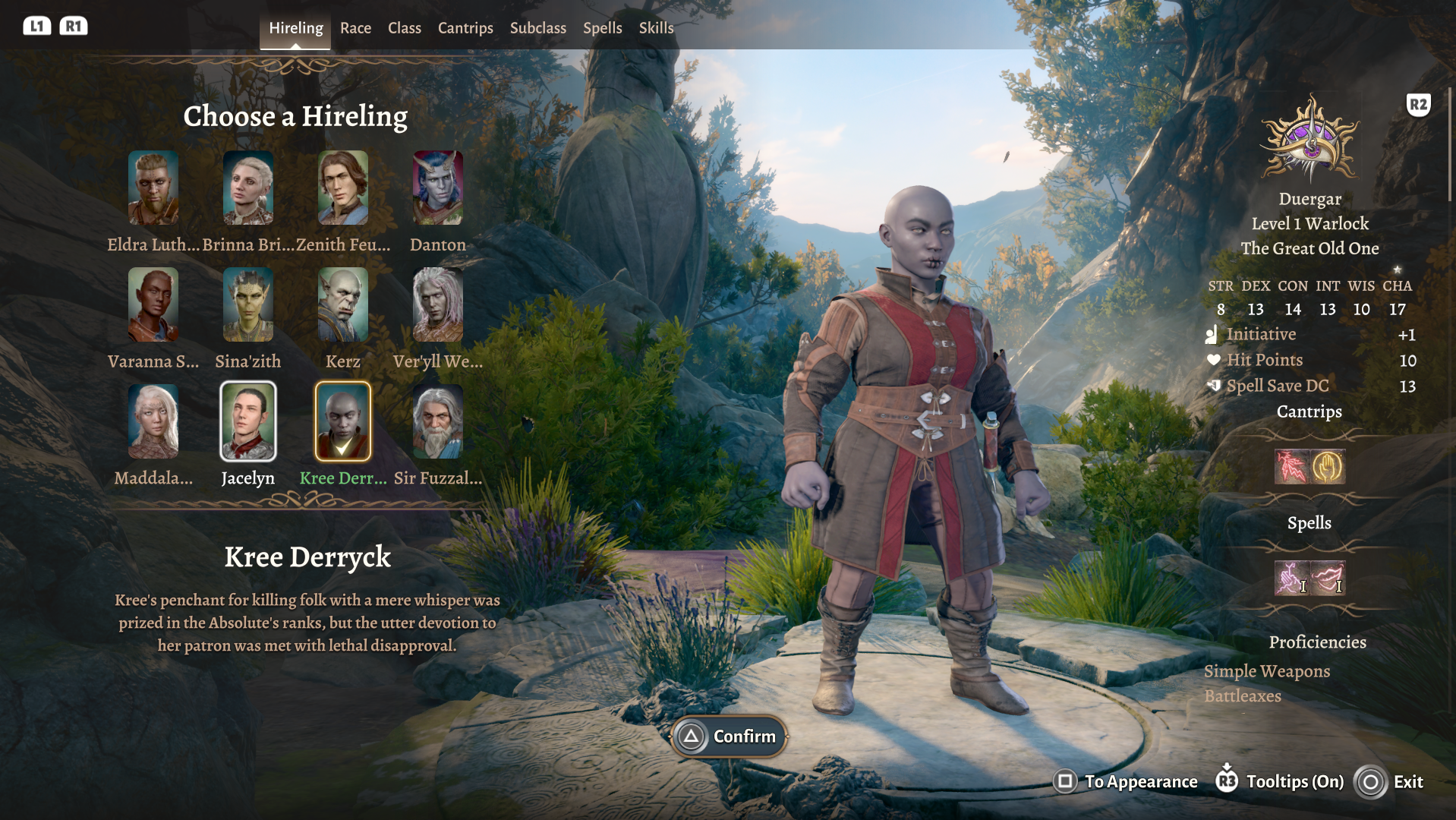Open the Class tab
The height and width of the screenshot is (820, 1456).
coord(404,28)
